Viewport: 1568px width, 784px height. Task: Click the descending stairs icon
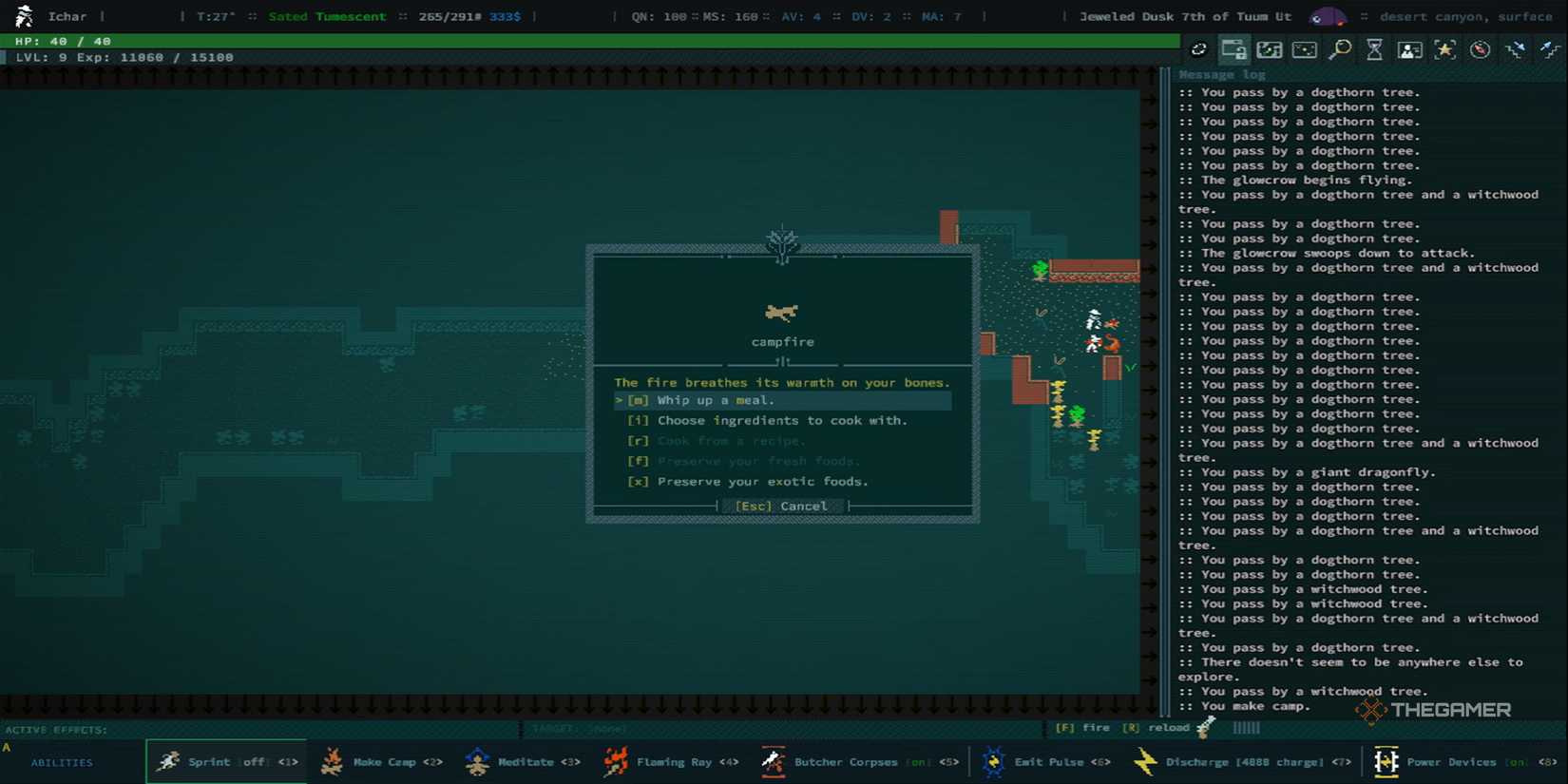(1515, 49)
